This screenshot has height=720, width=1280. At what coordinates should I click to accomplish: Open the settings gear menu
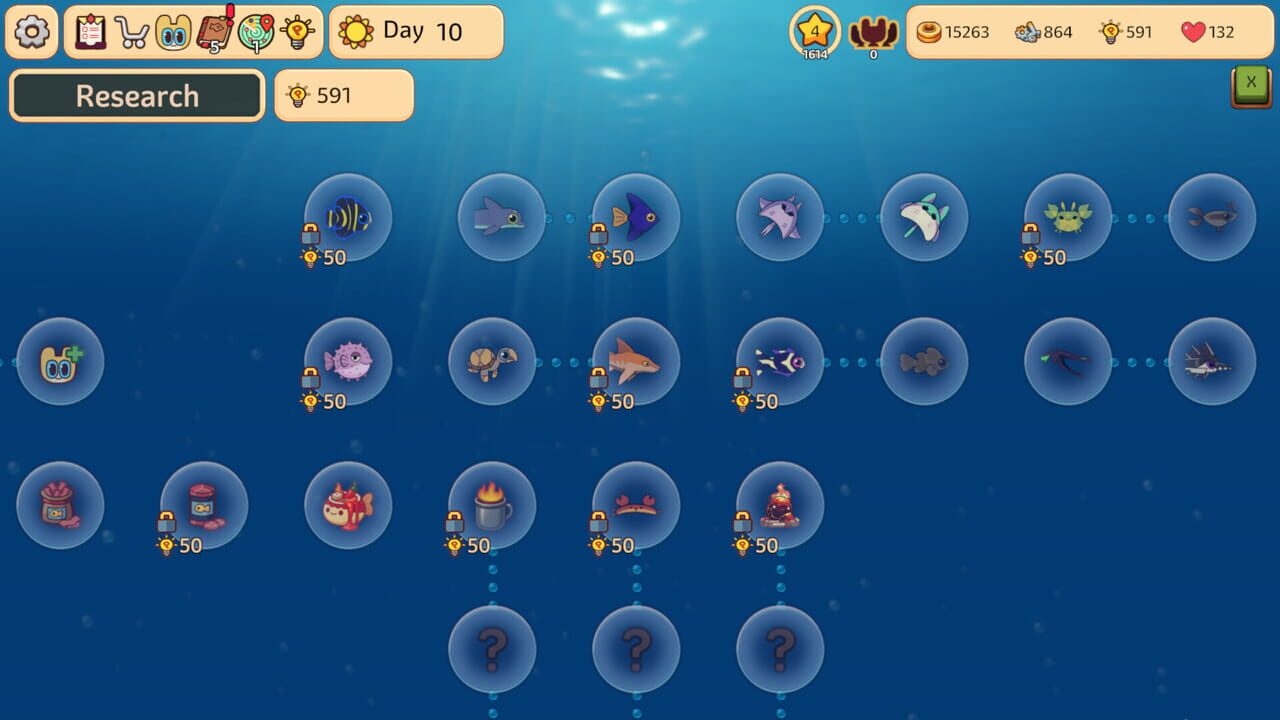coord(31,31)
